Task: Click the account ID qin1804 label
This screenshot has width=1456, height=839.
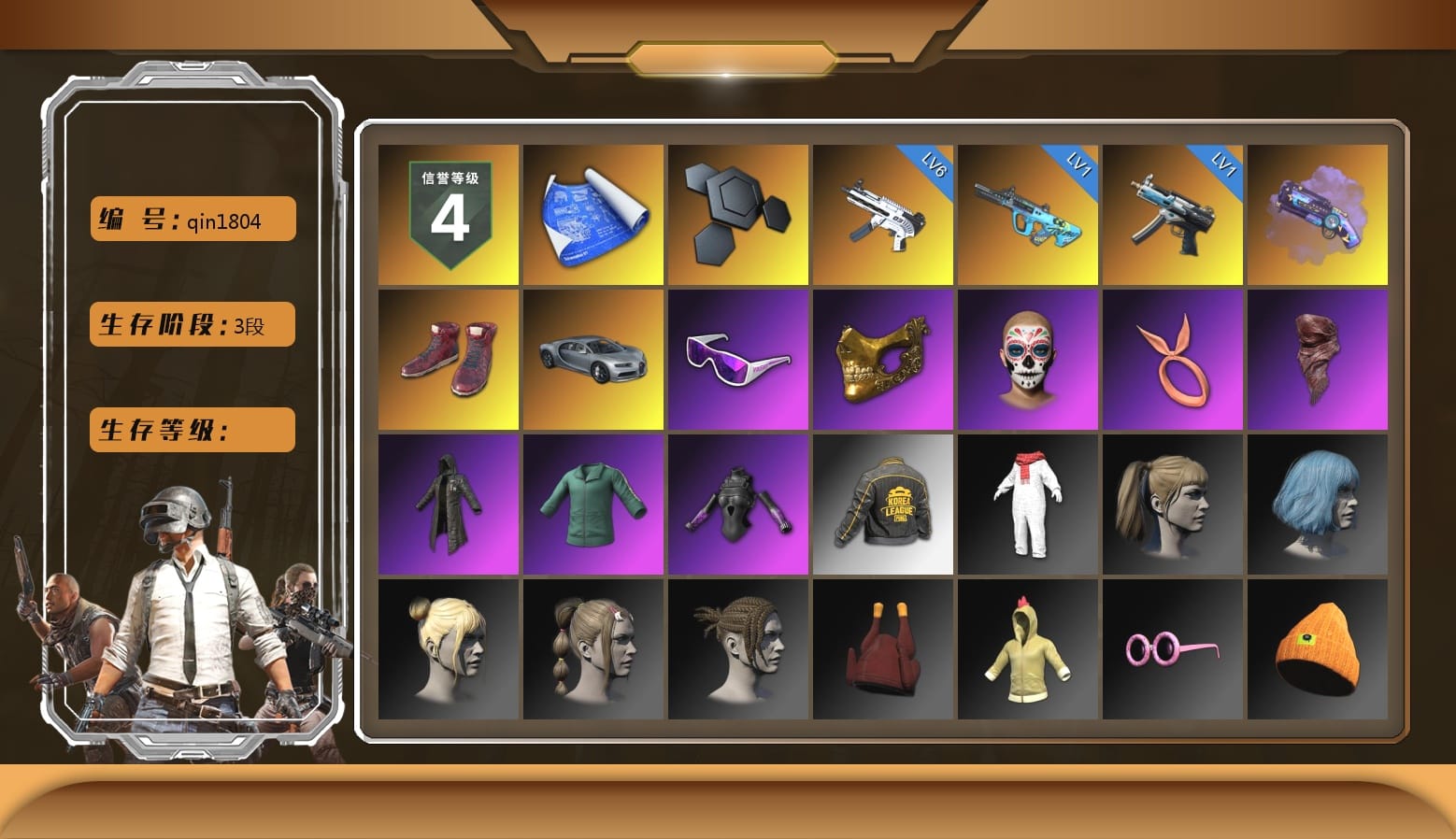Action: 192,219
